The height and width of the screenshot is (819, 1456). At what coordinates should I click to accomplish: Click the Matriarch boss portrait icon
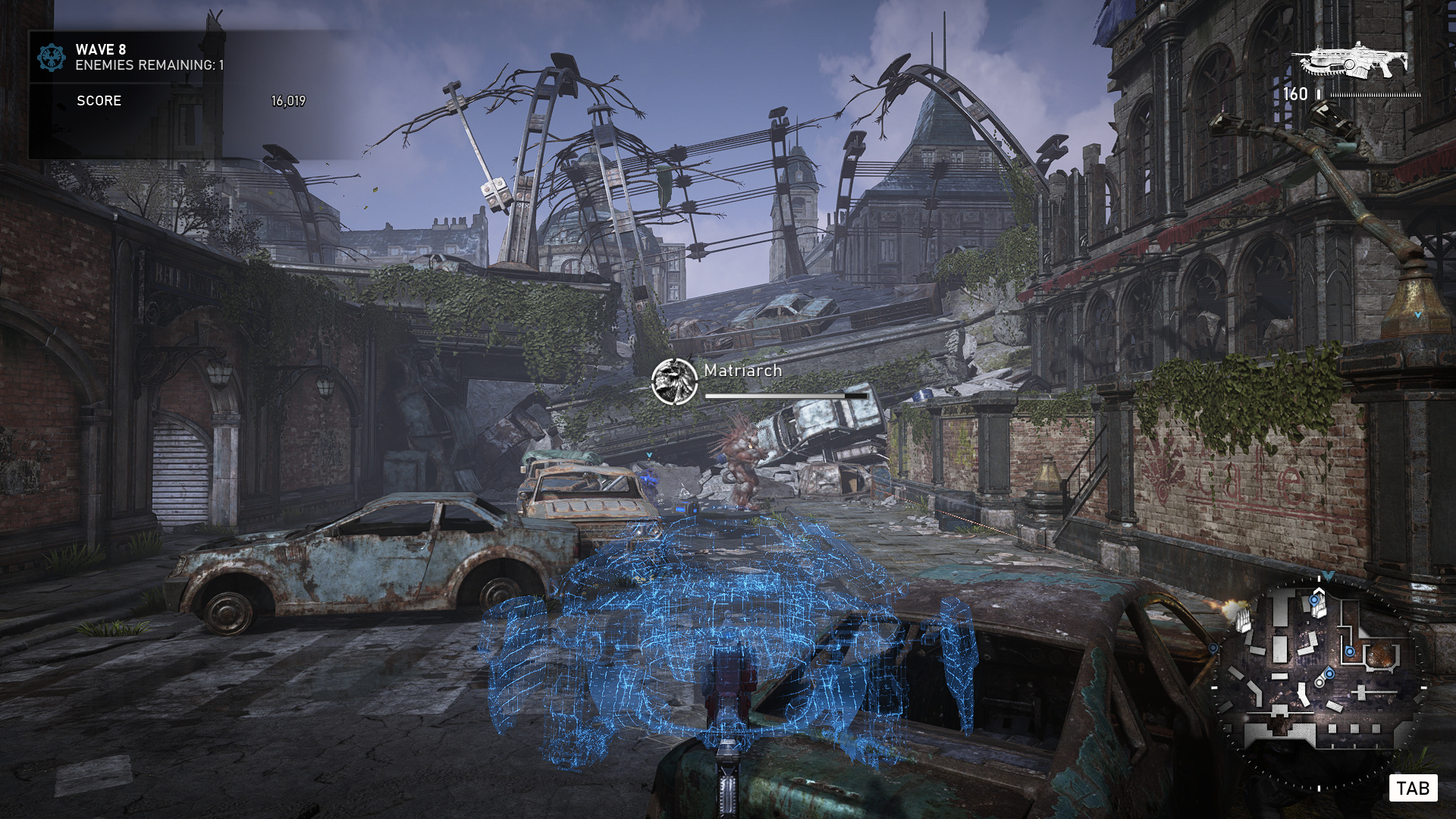coord(673,381)
